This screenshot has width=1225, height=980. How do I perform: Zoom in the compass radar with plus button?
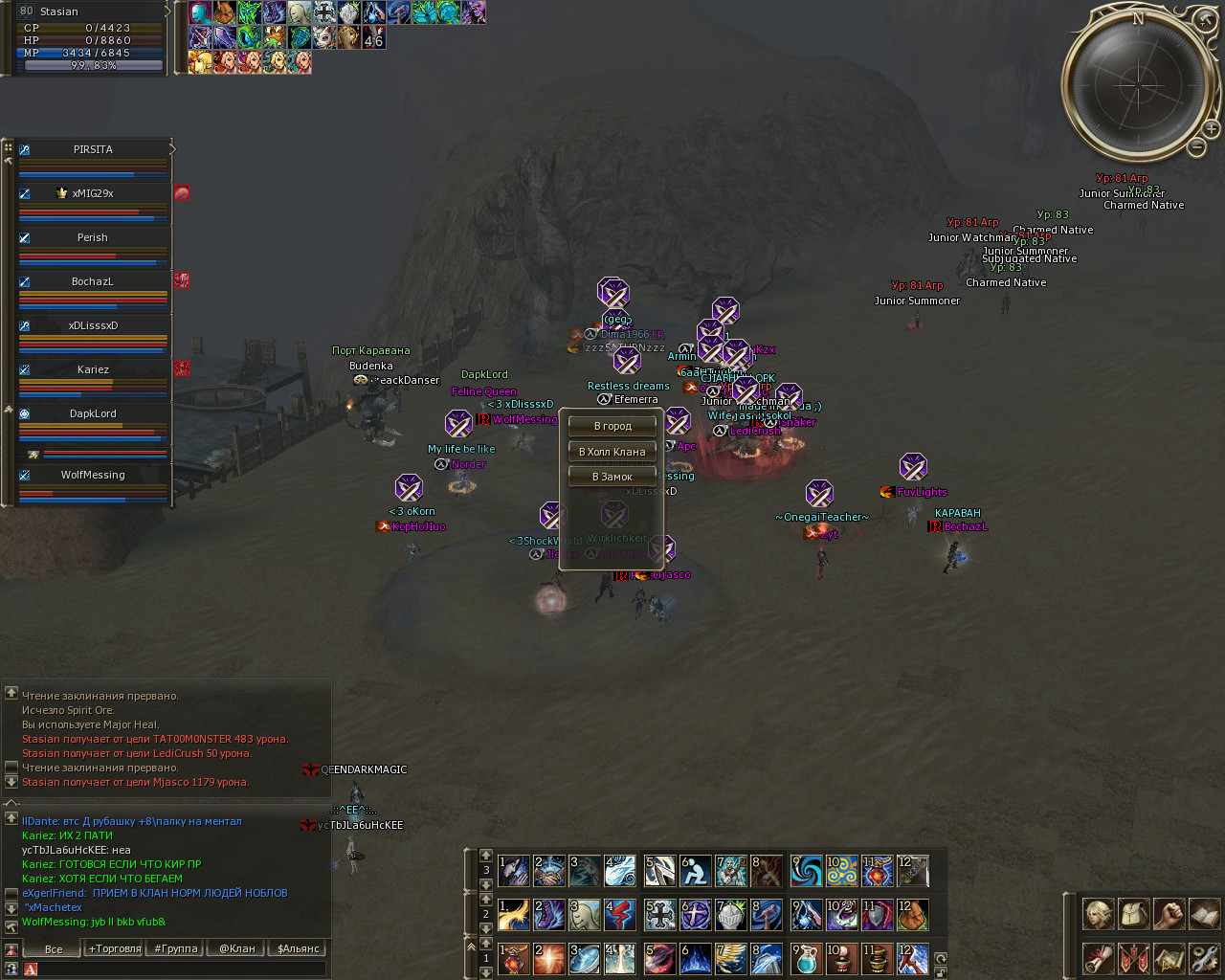(1211, 128)
